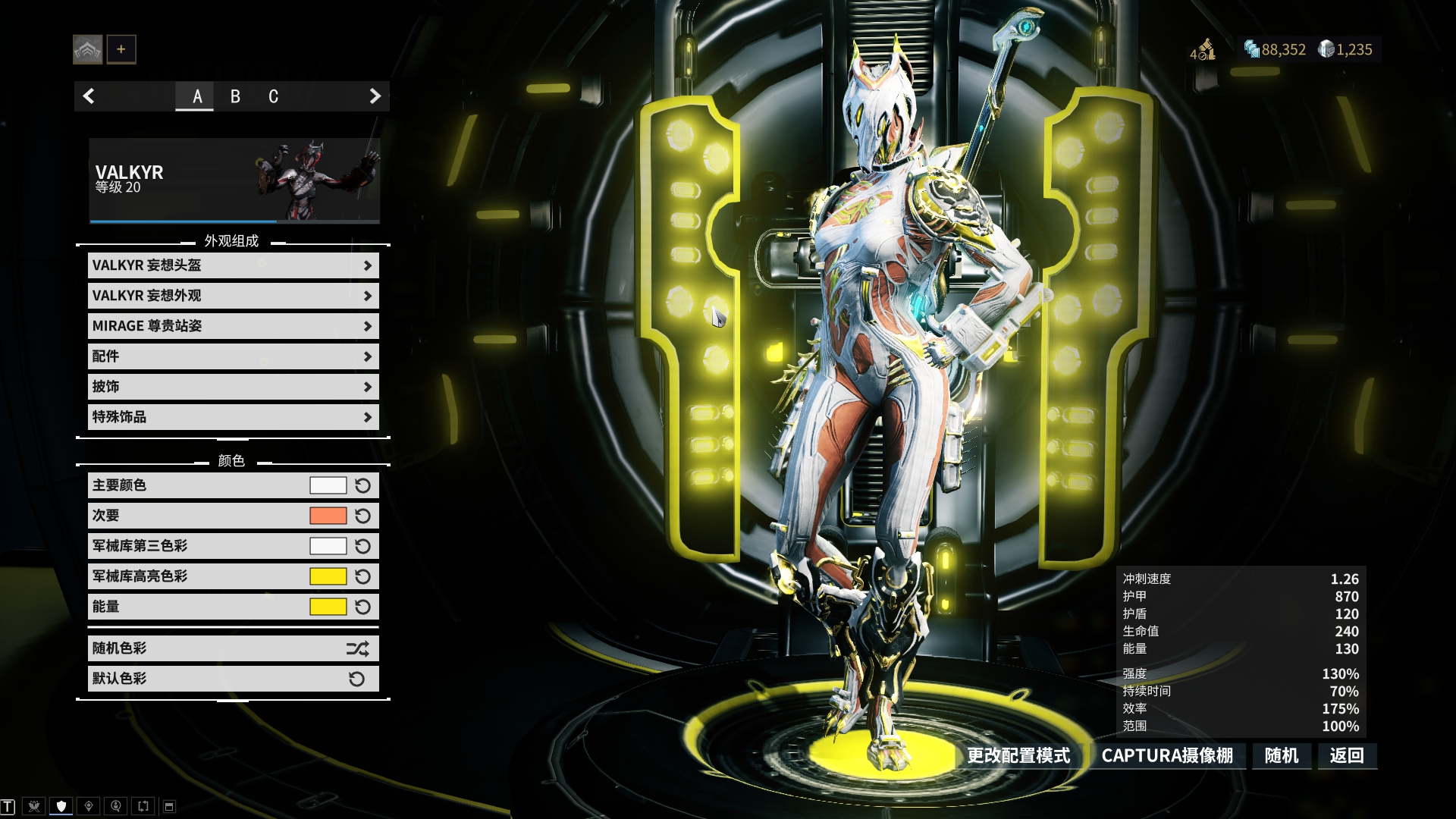The image size is (1456, 819).
Task: Reset the 次要 secondary color
Action: [363, 516]
